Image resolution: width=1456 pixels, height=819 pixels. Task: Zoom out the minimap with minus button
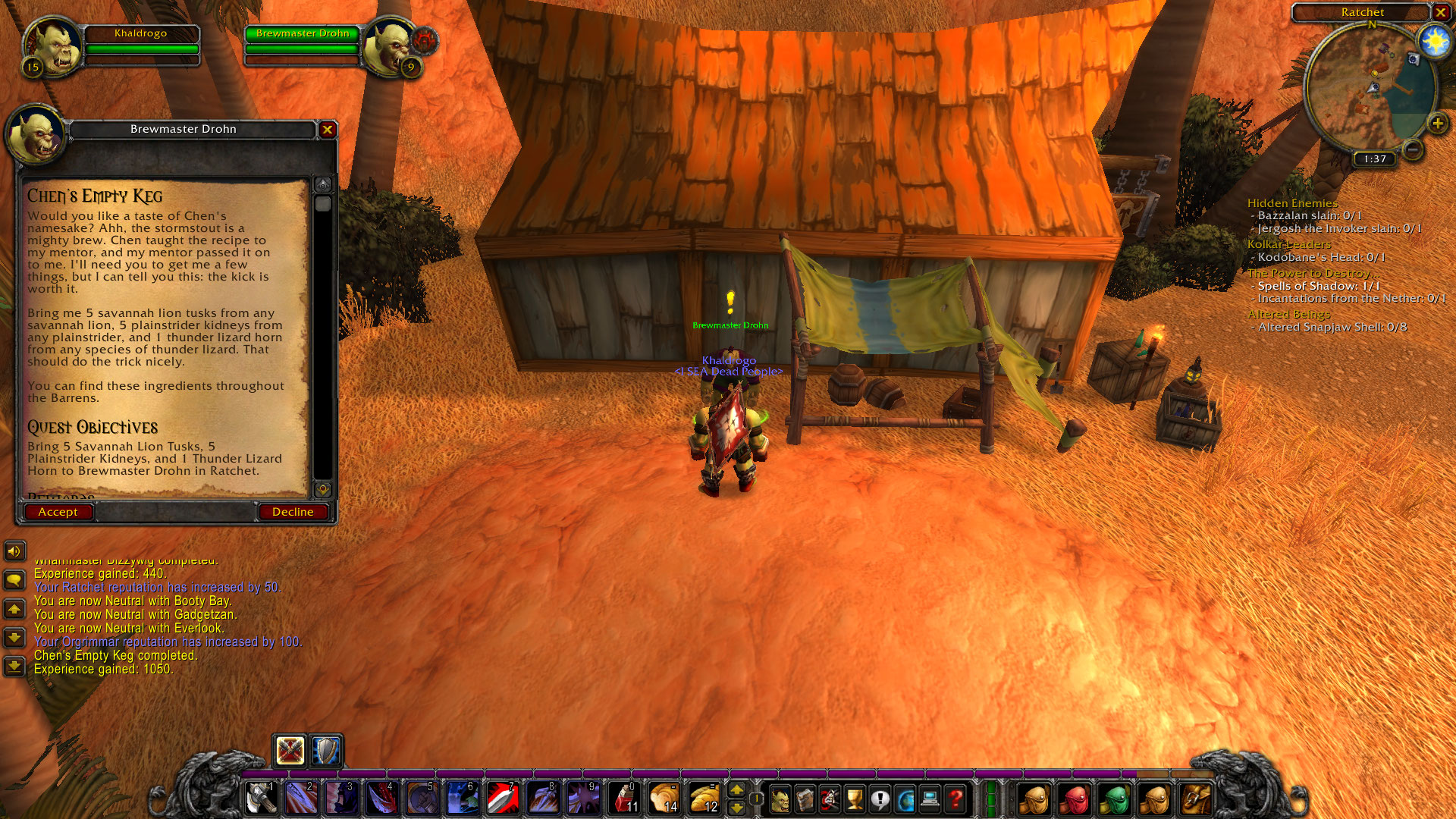(x=1414, y=150)
